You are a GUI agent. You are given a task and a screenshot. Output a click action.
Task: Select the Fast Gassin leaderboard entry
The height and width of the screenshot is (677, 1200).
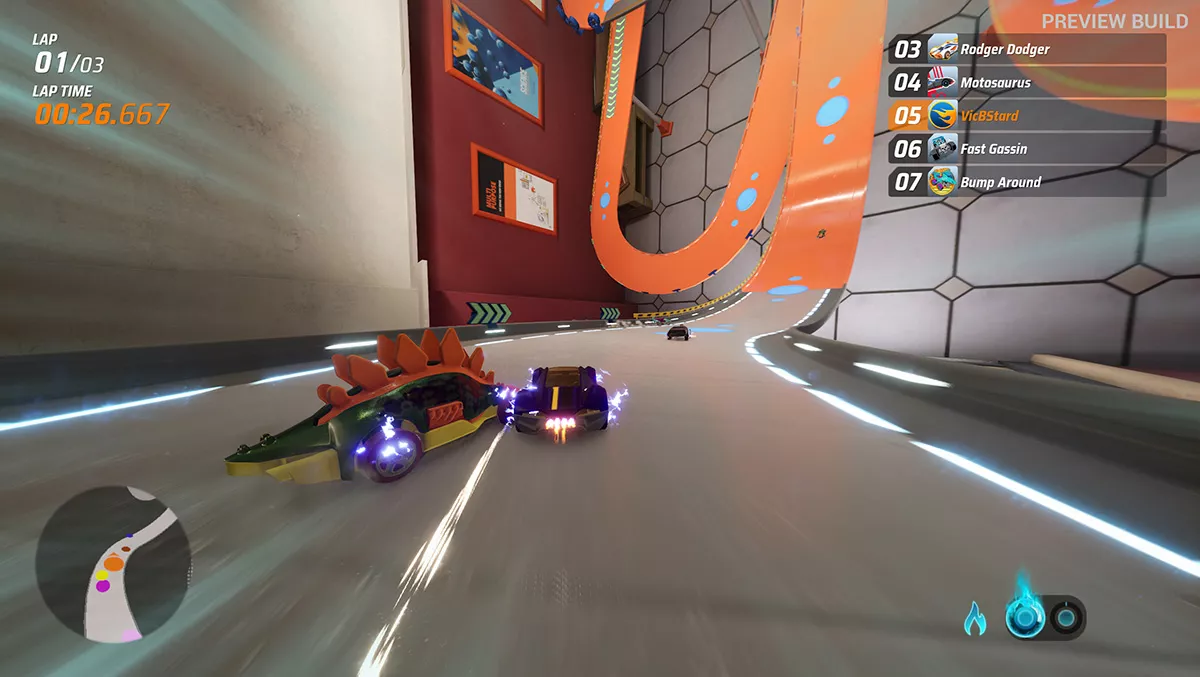(x=1027, y=149)
